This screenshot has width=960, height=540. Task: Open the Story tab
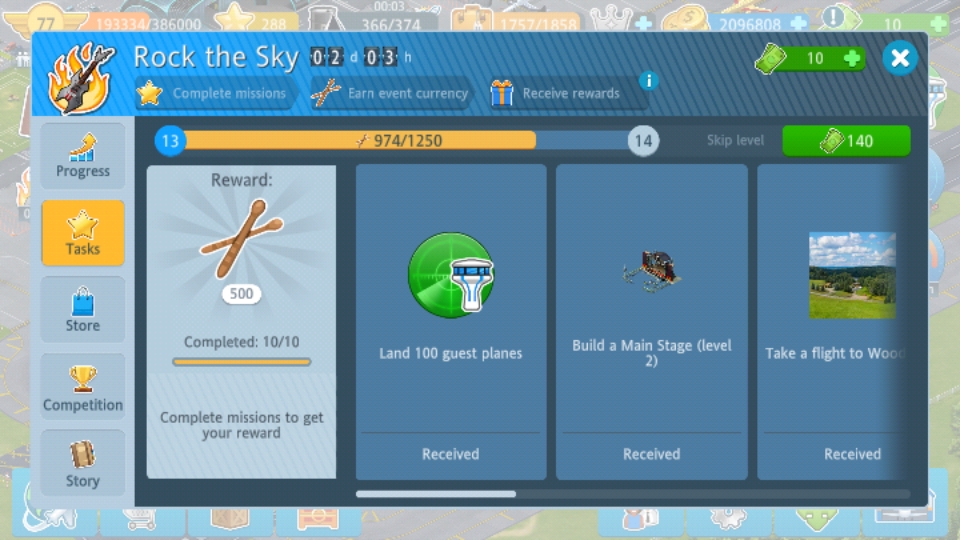83,464
